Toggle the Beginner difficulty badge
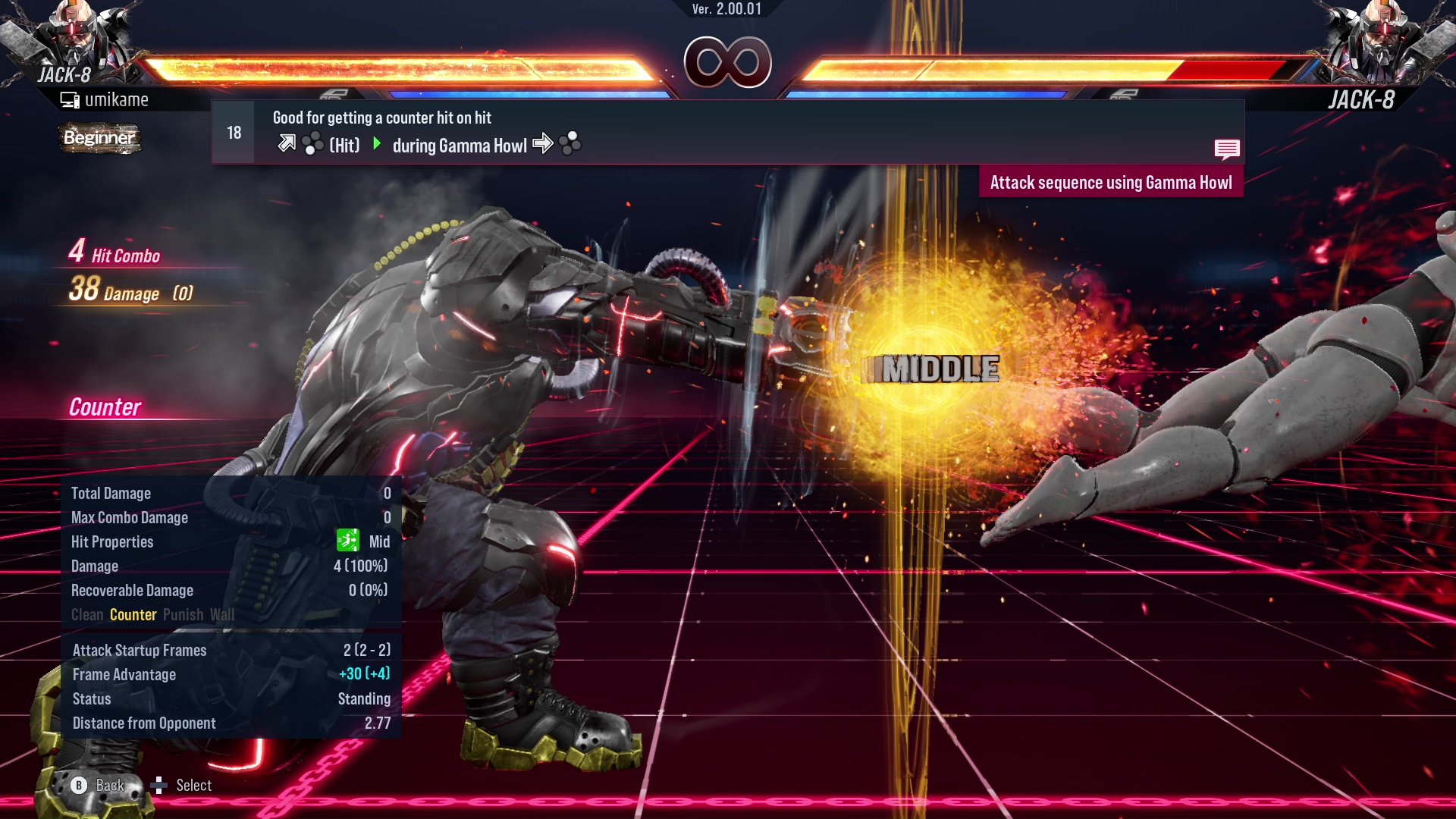The width and height of the screenshot is (1456, 819). pyautogui.click(x=99, y=139)
